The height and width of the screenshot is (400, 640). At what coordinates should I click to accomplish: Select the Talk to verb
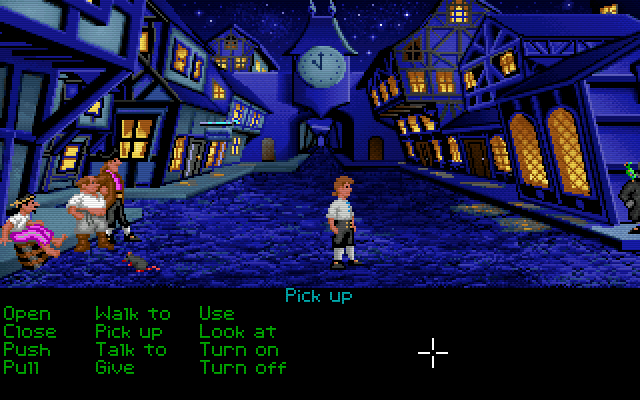[131, 350]
